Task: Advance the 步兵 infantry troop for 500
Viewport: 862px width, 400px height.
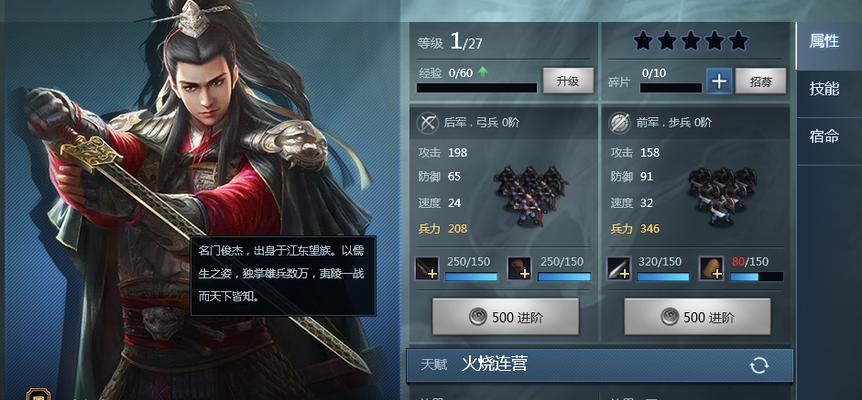Action: [697, 317]
